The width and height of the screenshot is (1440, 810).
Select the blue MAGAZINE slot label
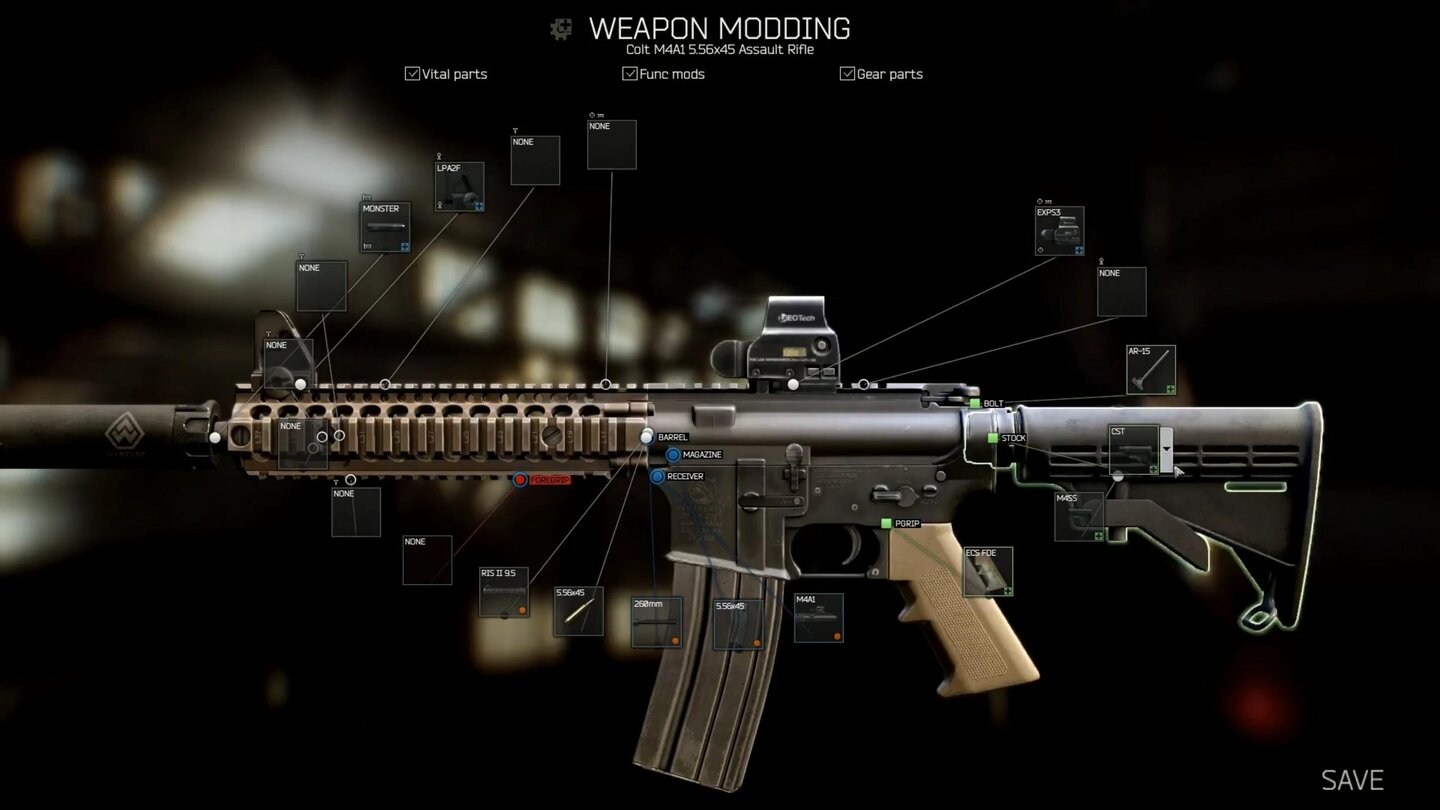click(x=694, y=454)
